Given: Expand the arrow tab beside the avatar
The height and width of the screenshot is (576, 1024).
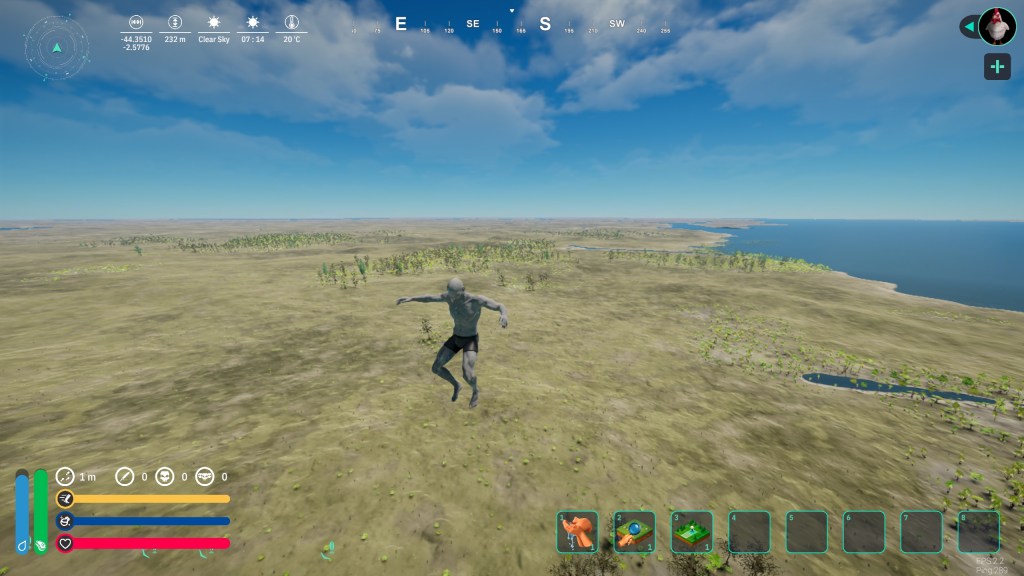Looking at the screenshot, I should 968,27.
